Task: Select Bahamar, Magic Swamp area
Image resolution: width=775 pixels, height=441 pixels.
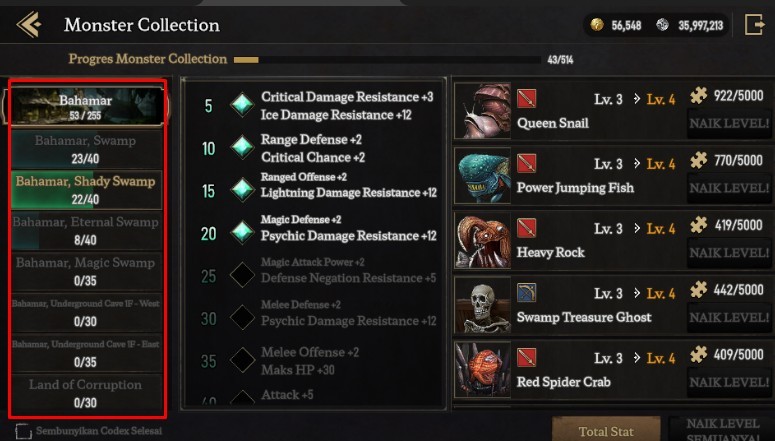Action: tap(86, 270)
